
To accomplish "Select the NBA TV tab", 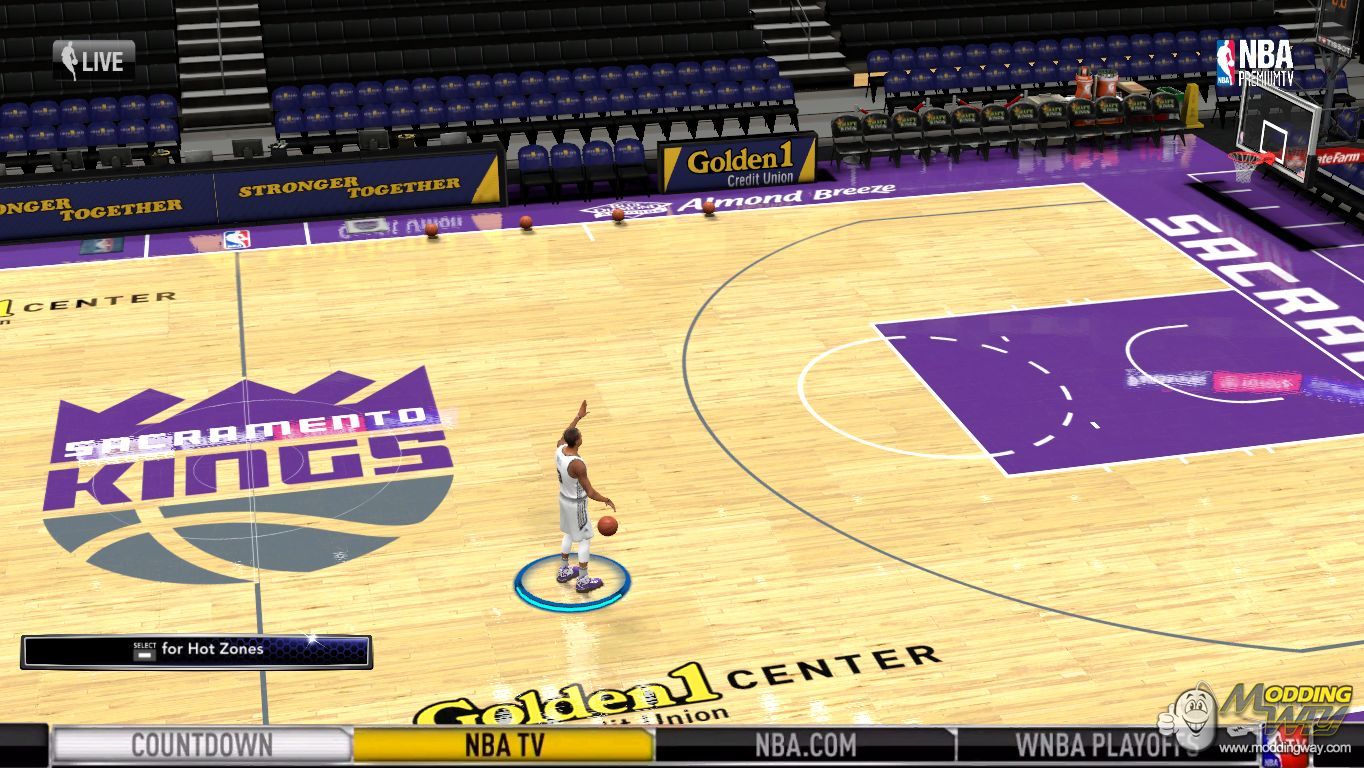I will [504, 745].
